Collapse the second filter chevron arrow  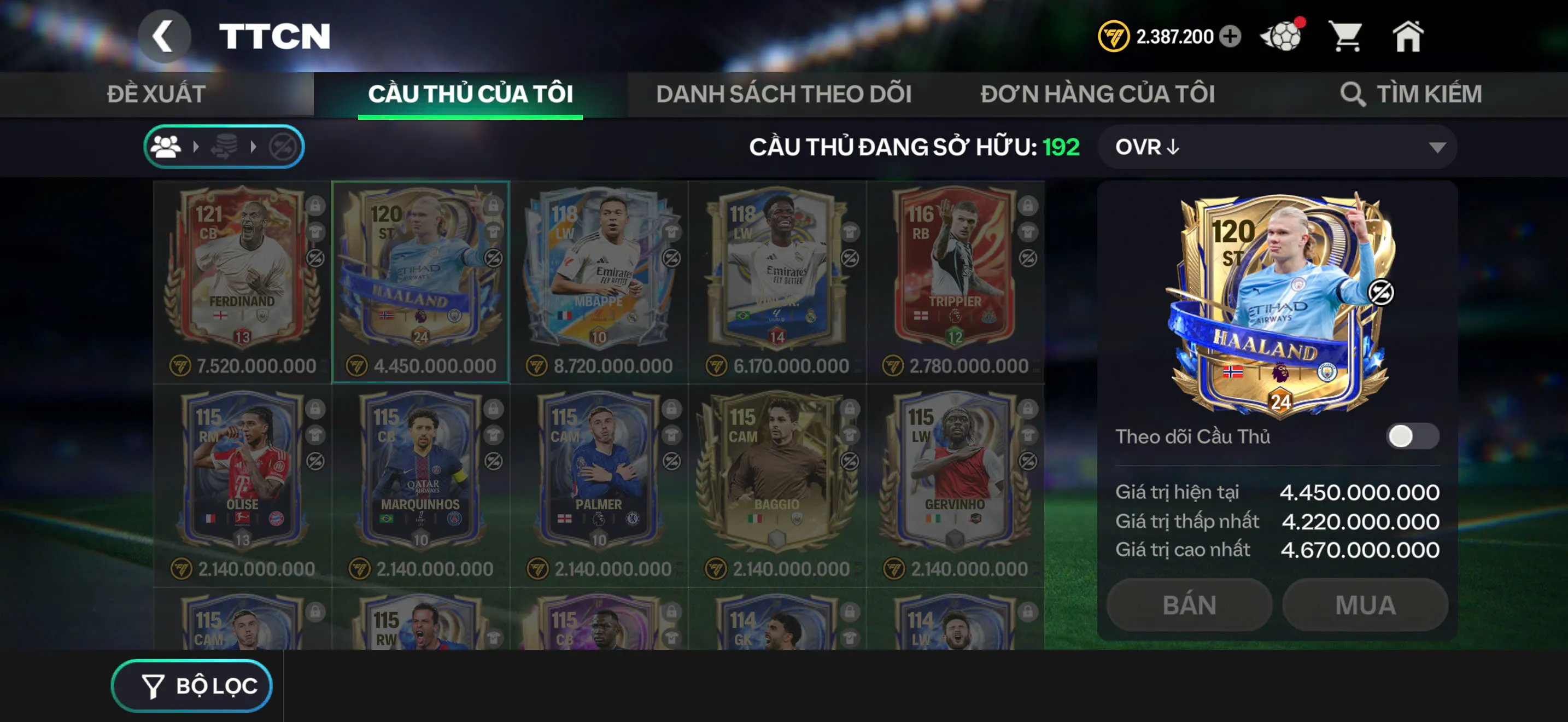point(254,146)
